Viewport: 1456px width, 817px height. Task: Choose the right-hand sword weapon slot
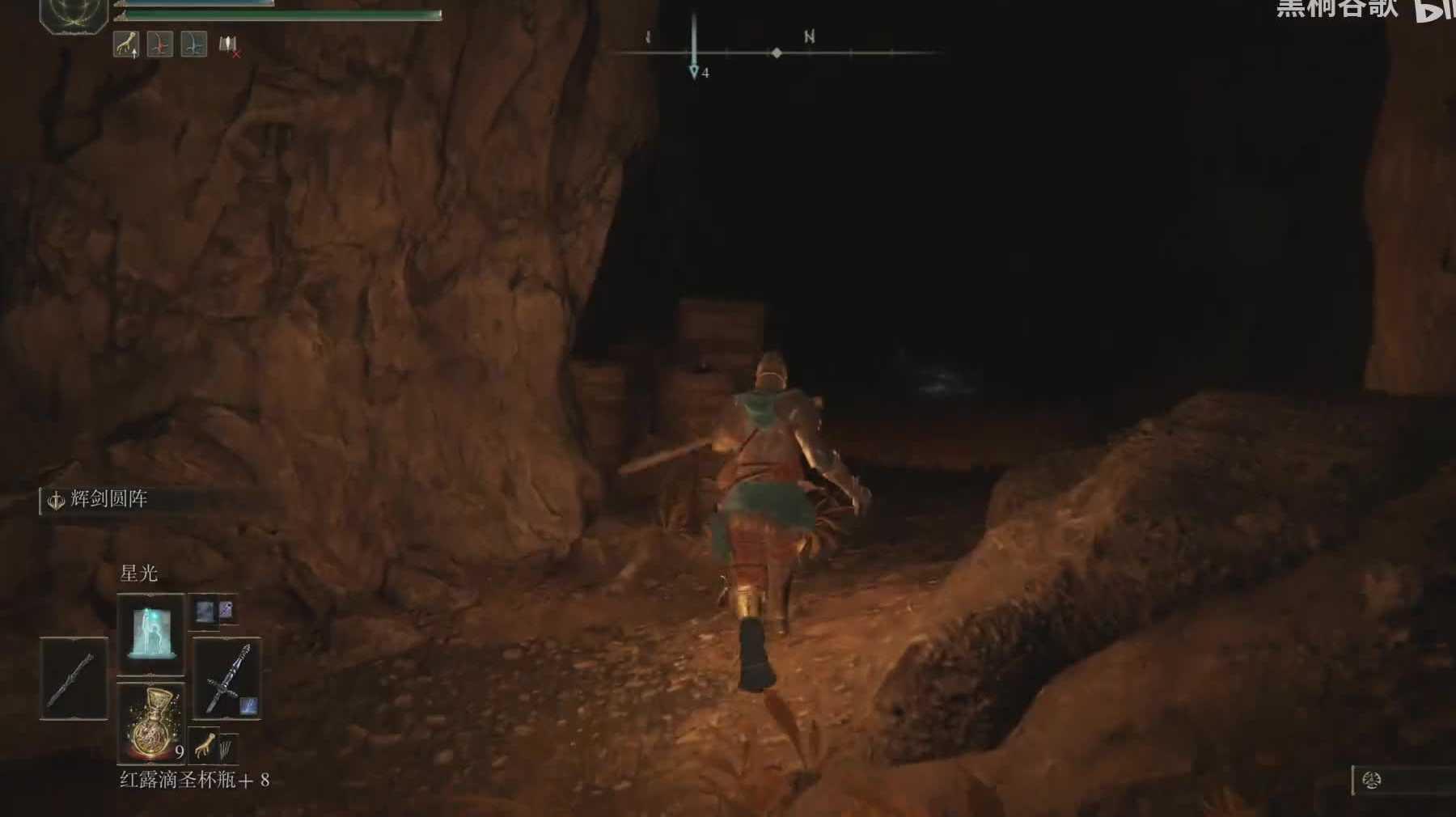[226, 678]
